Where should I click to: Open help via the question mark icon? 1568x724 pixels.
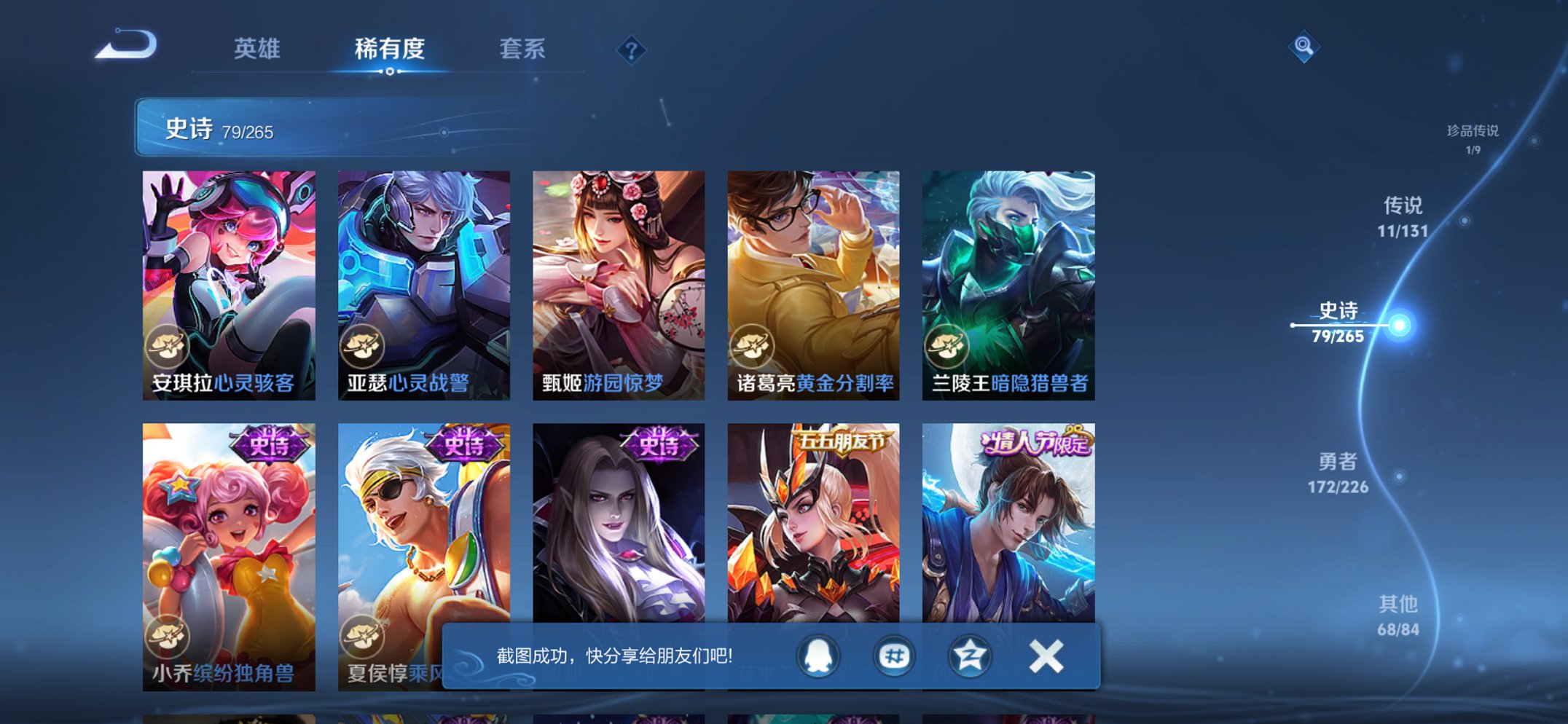click(x=631, y=50)
